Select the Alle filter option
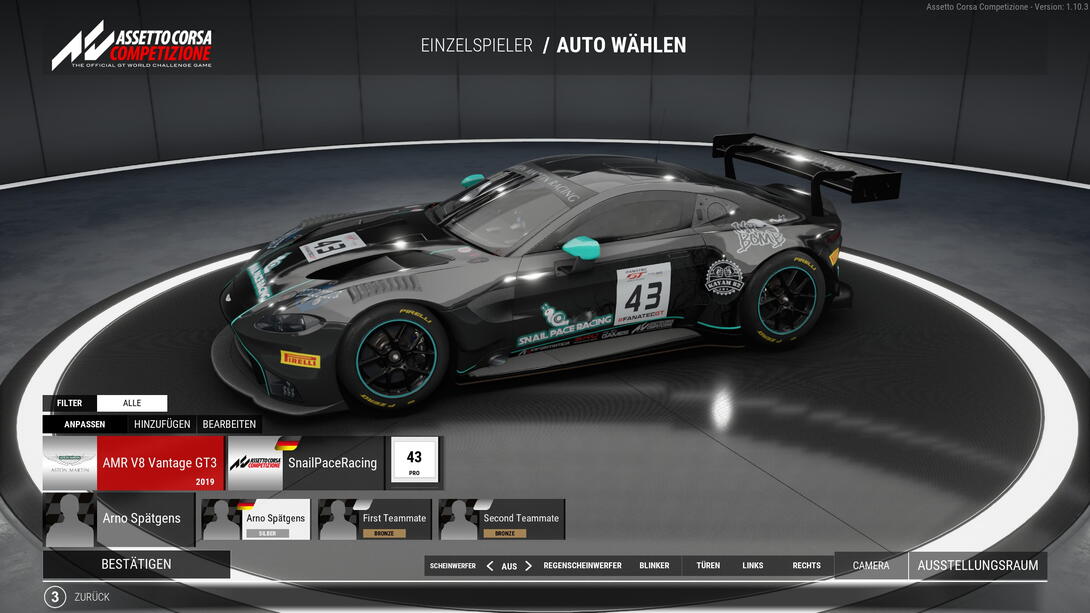Viewport: 1090px width, 613px height. pyautogui.click(x=132, y=403)
